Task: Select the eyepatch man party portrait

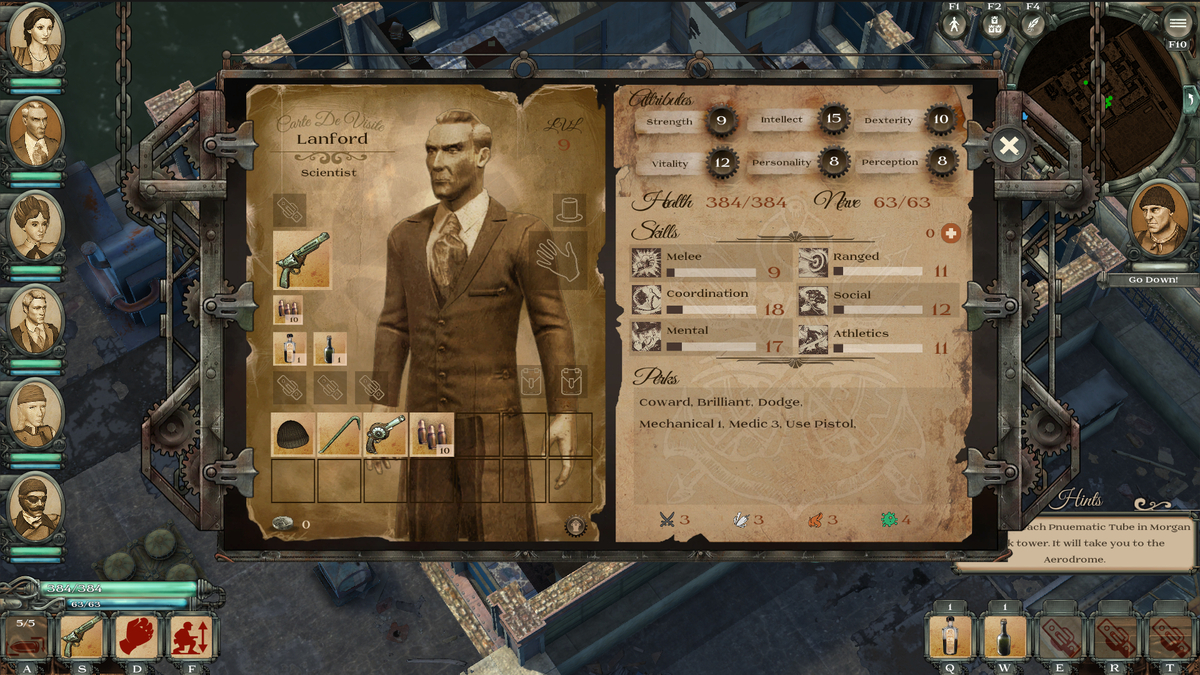Action: (36, 509)
